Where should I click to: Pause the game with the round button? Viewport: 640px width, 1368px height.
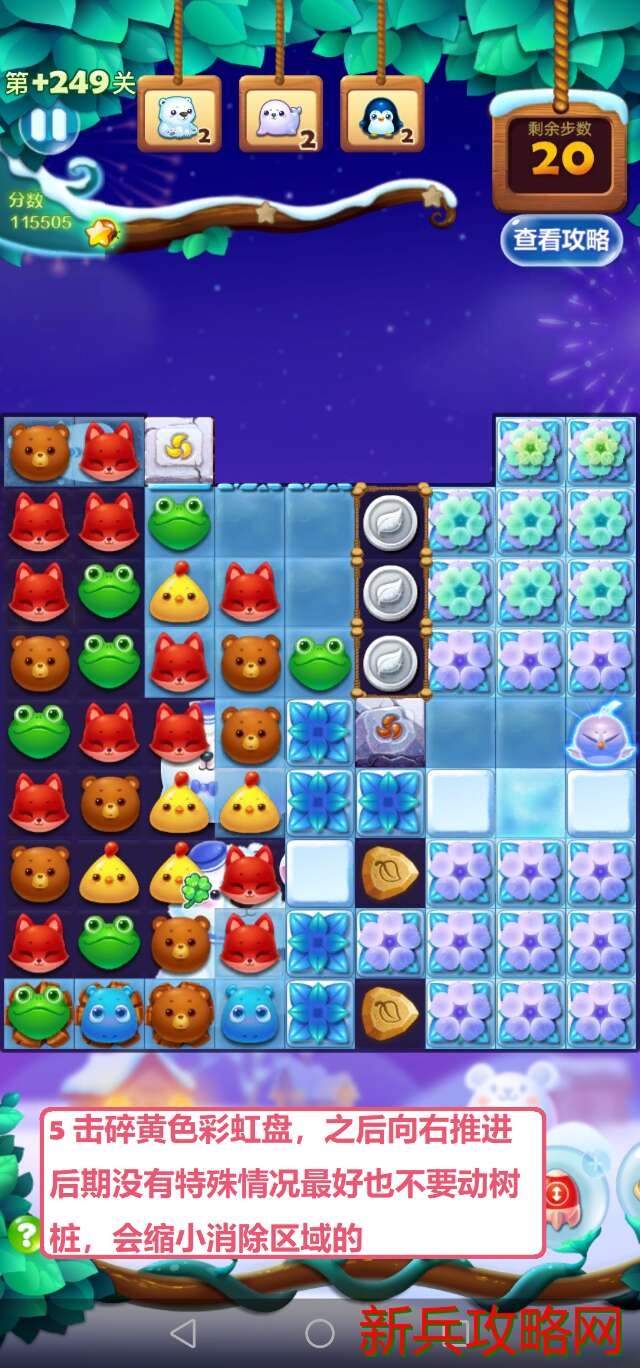[48, 126]
